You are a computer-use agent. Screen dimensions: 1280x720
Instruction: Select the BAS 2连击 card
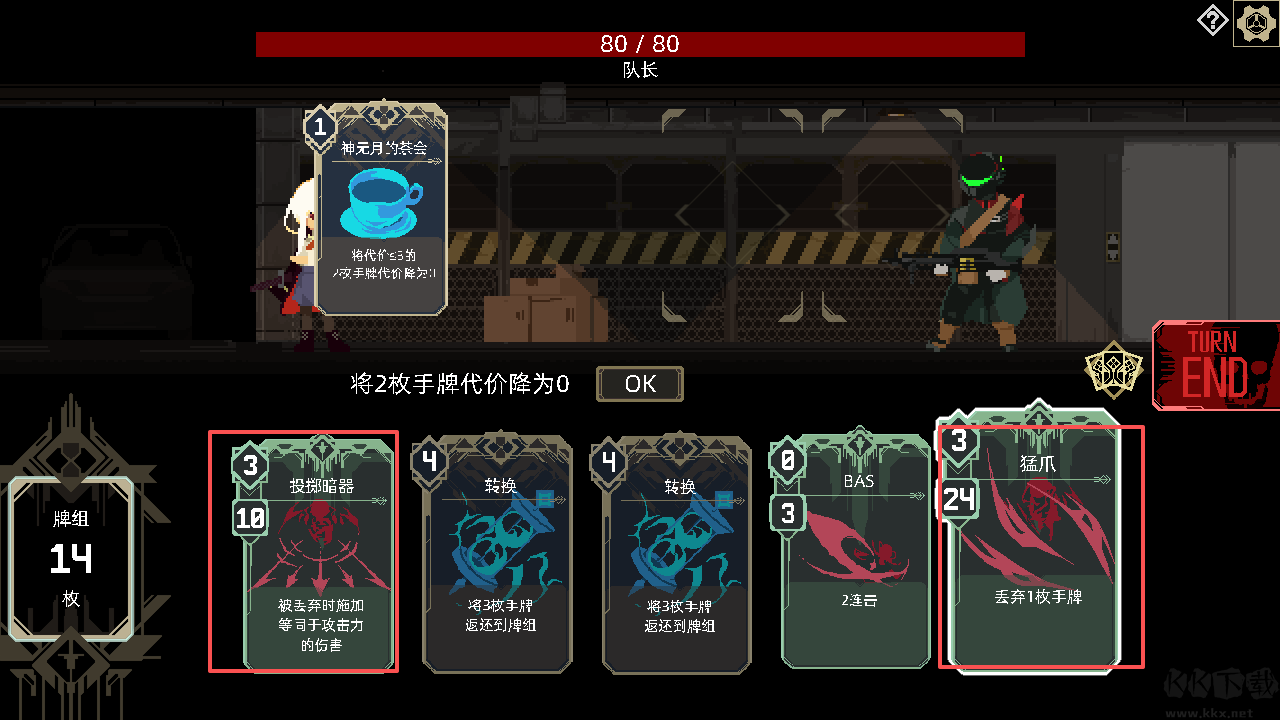click(x=855, y=560)
